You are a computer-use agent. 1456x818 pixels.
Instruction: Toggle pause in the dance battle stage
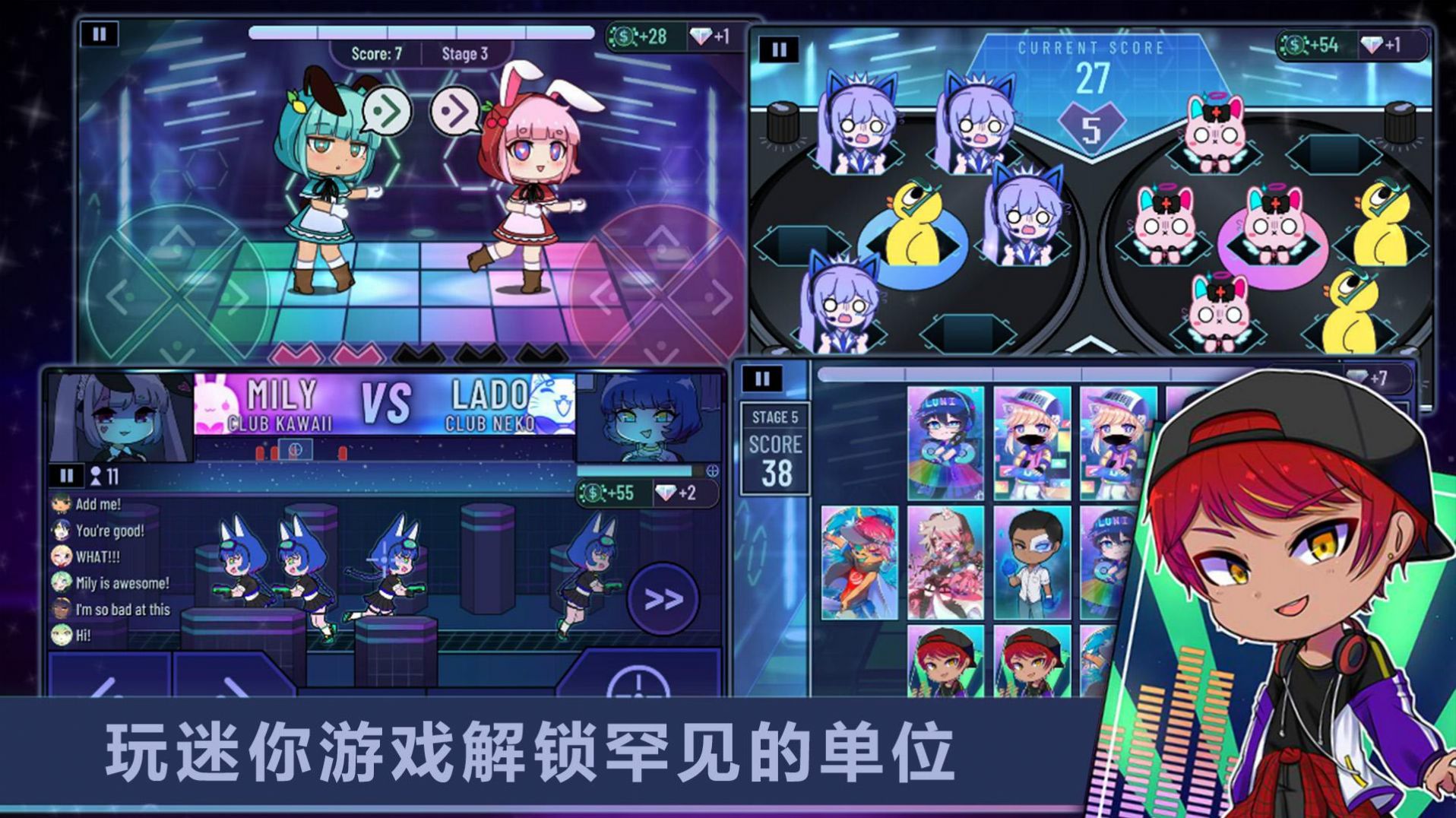(x=99, y=34)
